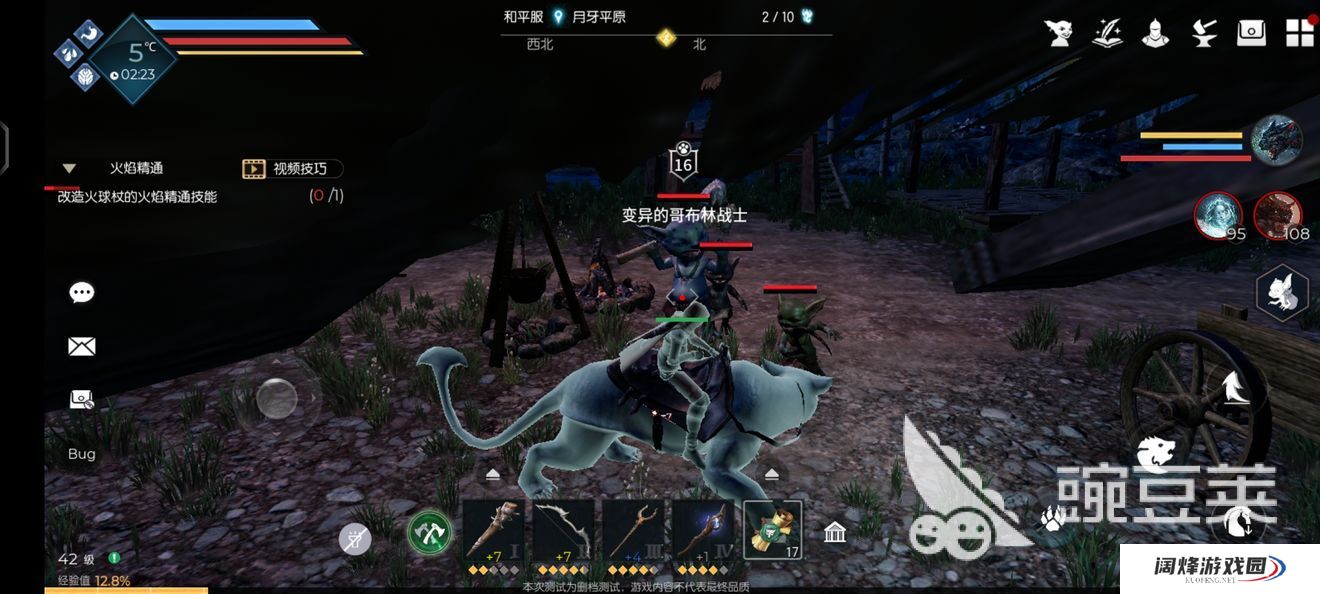This screenshot has width=1320, height=594.
Task: Select the club weapon in slot I
Action: [493, 531]
